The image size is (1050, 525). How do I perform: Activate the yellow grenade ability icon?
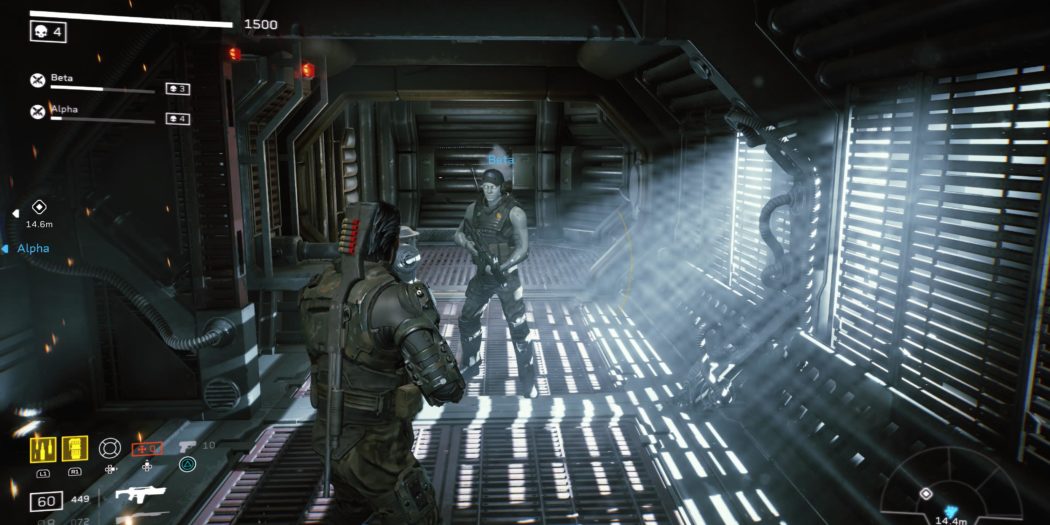pyautogui.click(x=75, y=449)
